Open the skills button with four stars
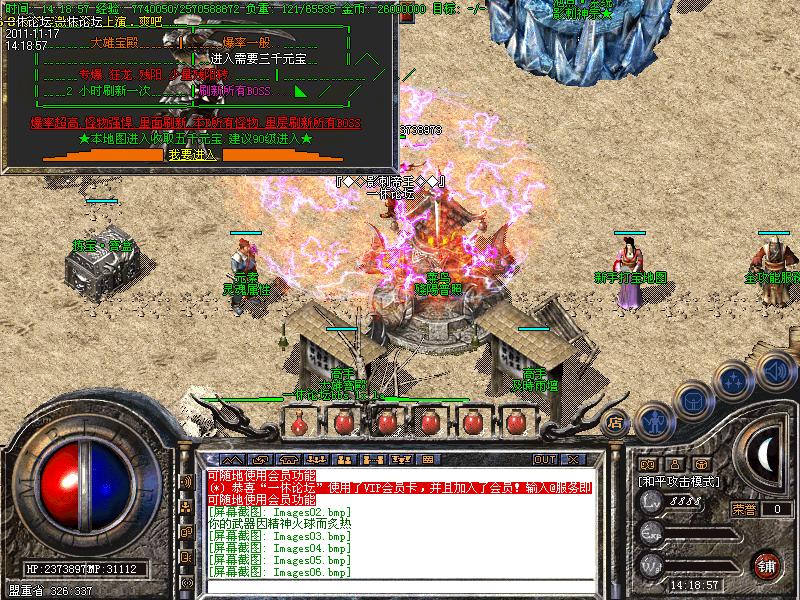The width and height of the screenshot is (800, 600). [x=735, y=379]
